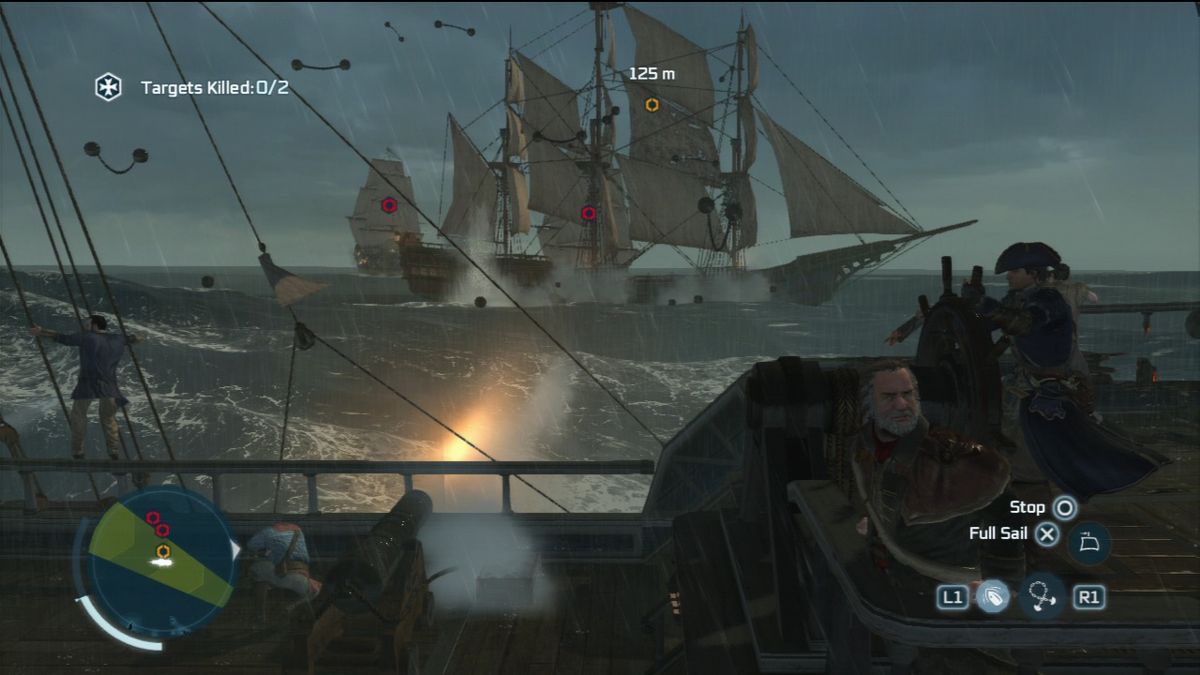Select the orange marker on the minimap
1200x675 pixels.
click(x=162, y=550)
